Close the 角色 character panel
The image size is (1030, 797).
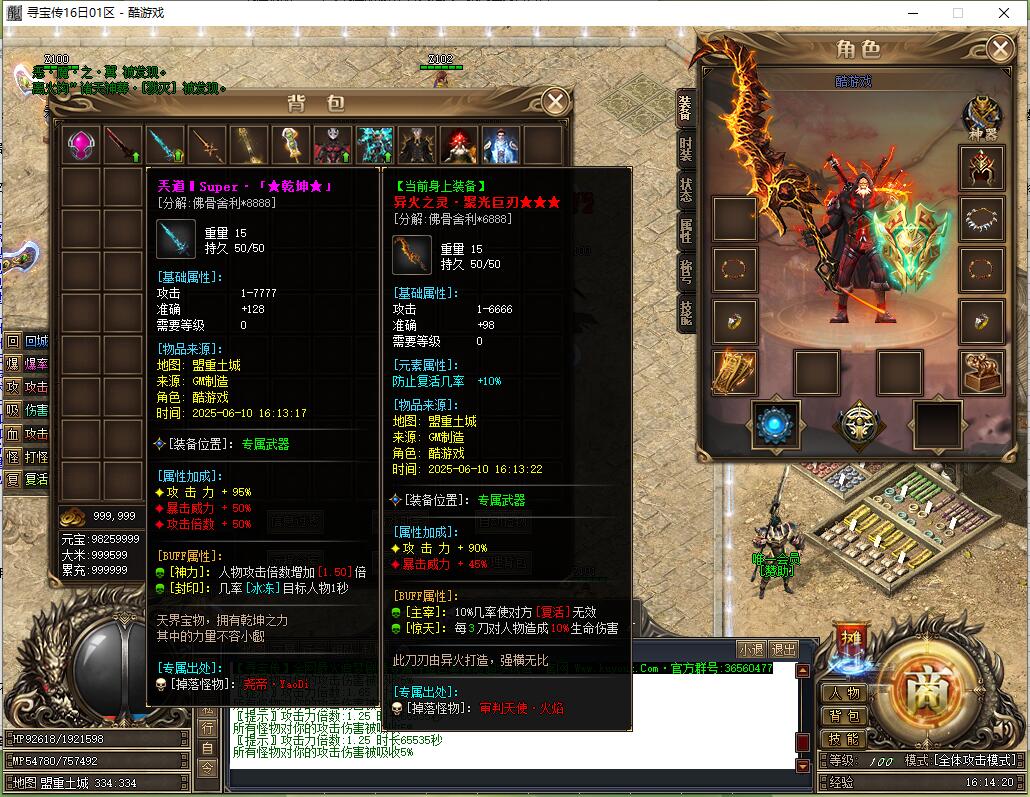coord(999,48)
